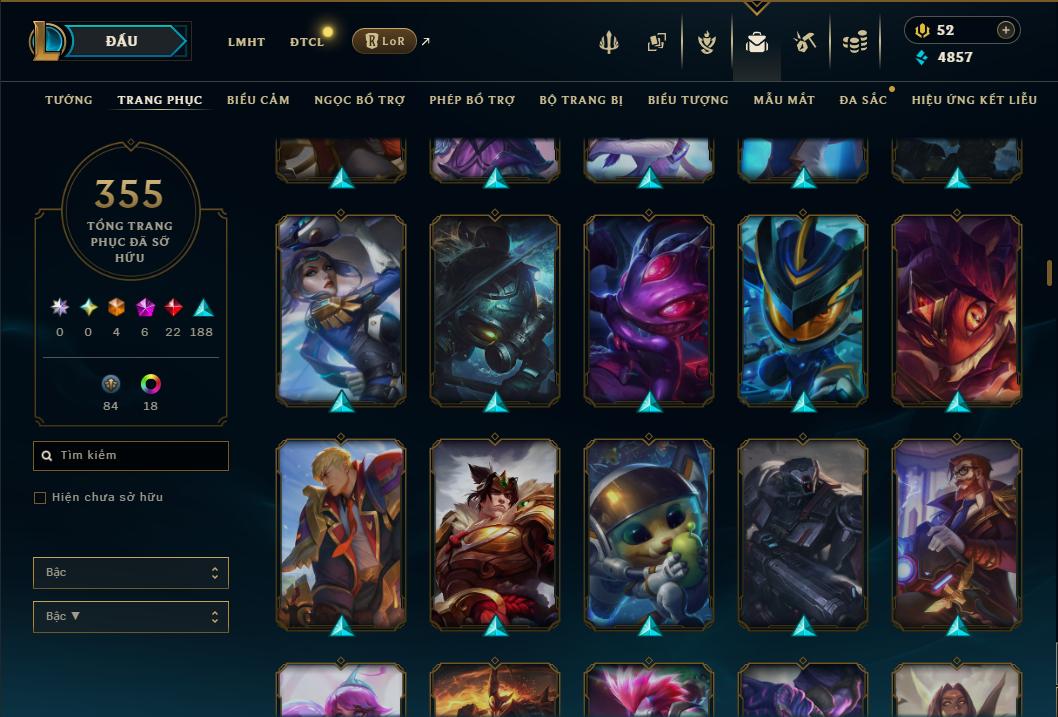Switch to the TƯỚNG tab
Image resolution: width=1058 pixels, height=717 pixels.
(69, 100)
